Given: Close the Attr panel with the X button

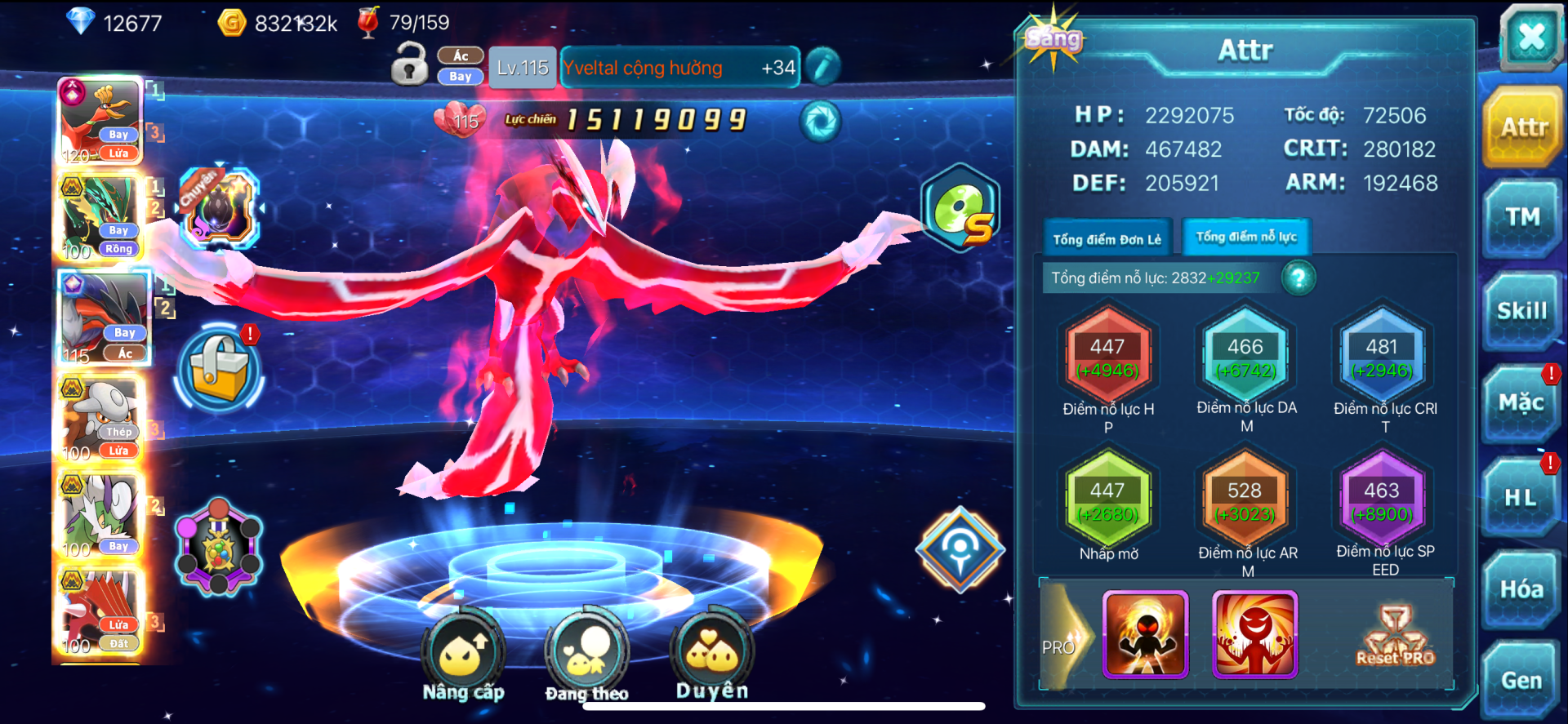Looking at the screenshot, I should [1531, 37].
